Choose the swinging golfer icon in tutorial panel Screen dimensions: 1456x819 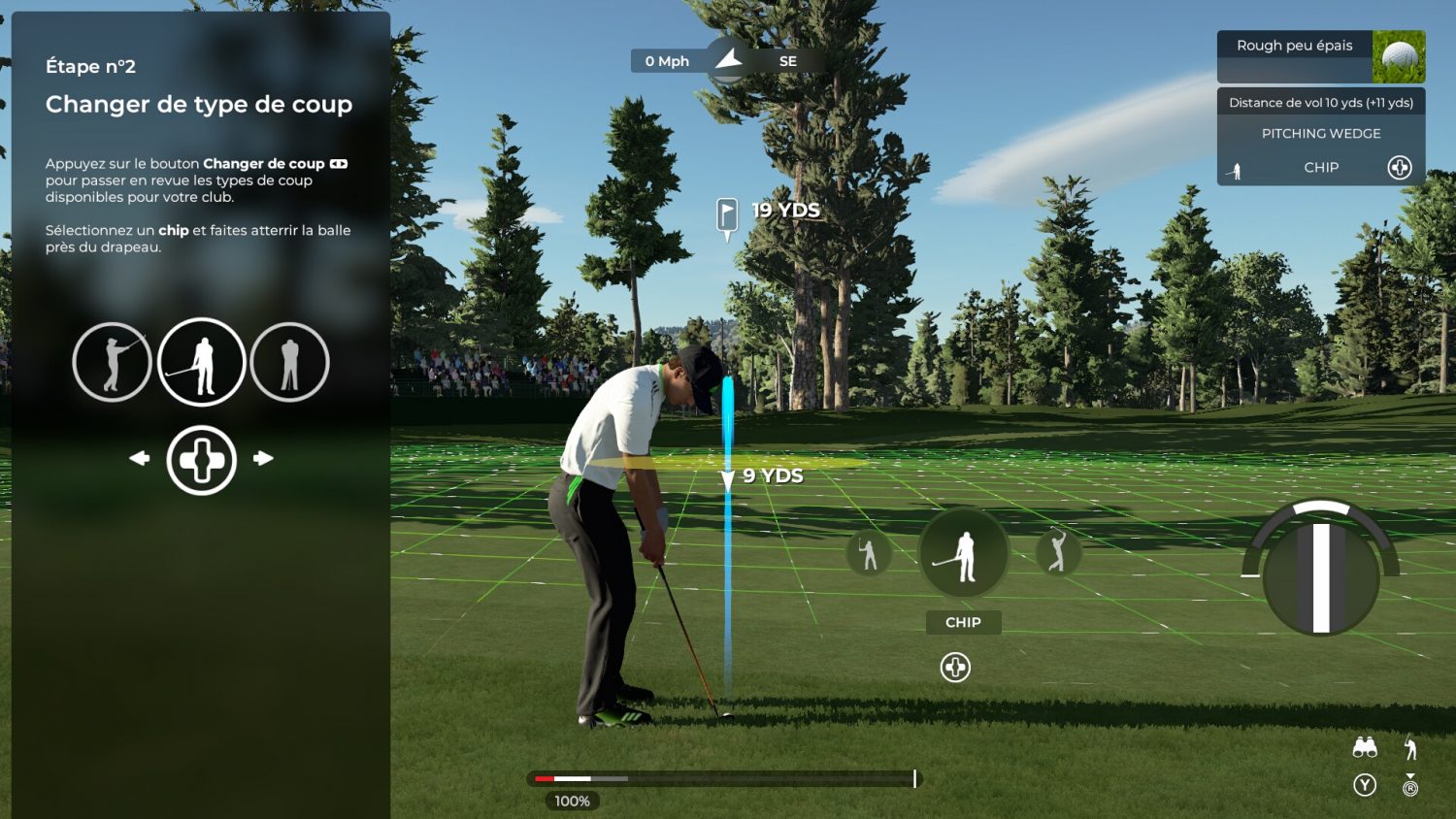[113, 362]
